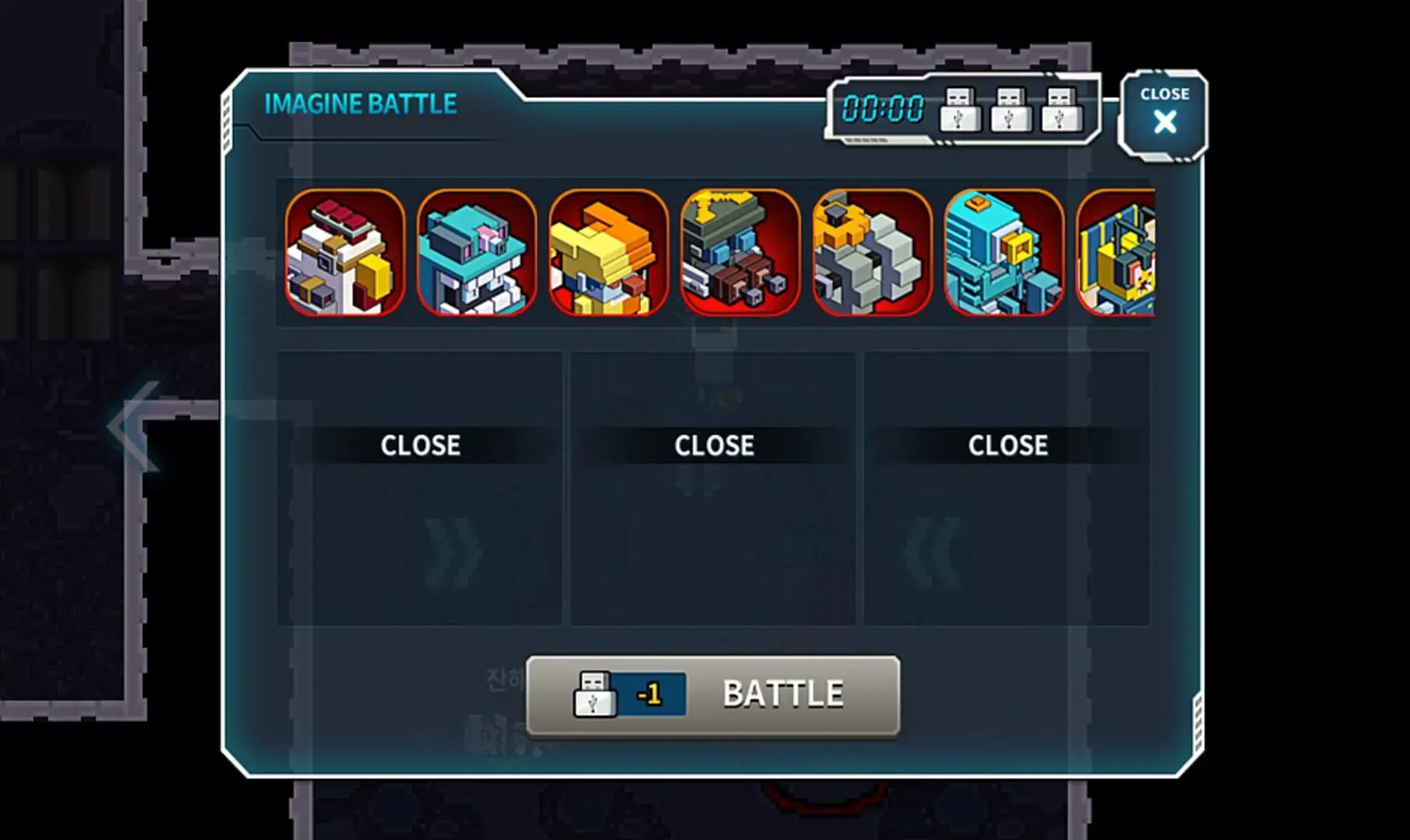Screen dimensions: 1410x840
Task: Pick the partially visible yellow-blue machine icon
Action: tap(1117, 253)
